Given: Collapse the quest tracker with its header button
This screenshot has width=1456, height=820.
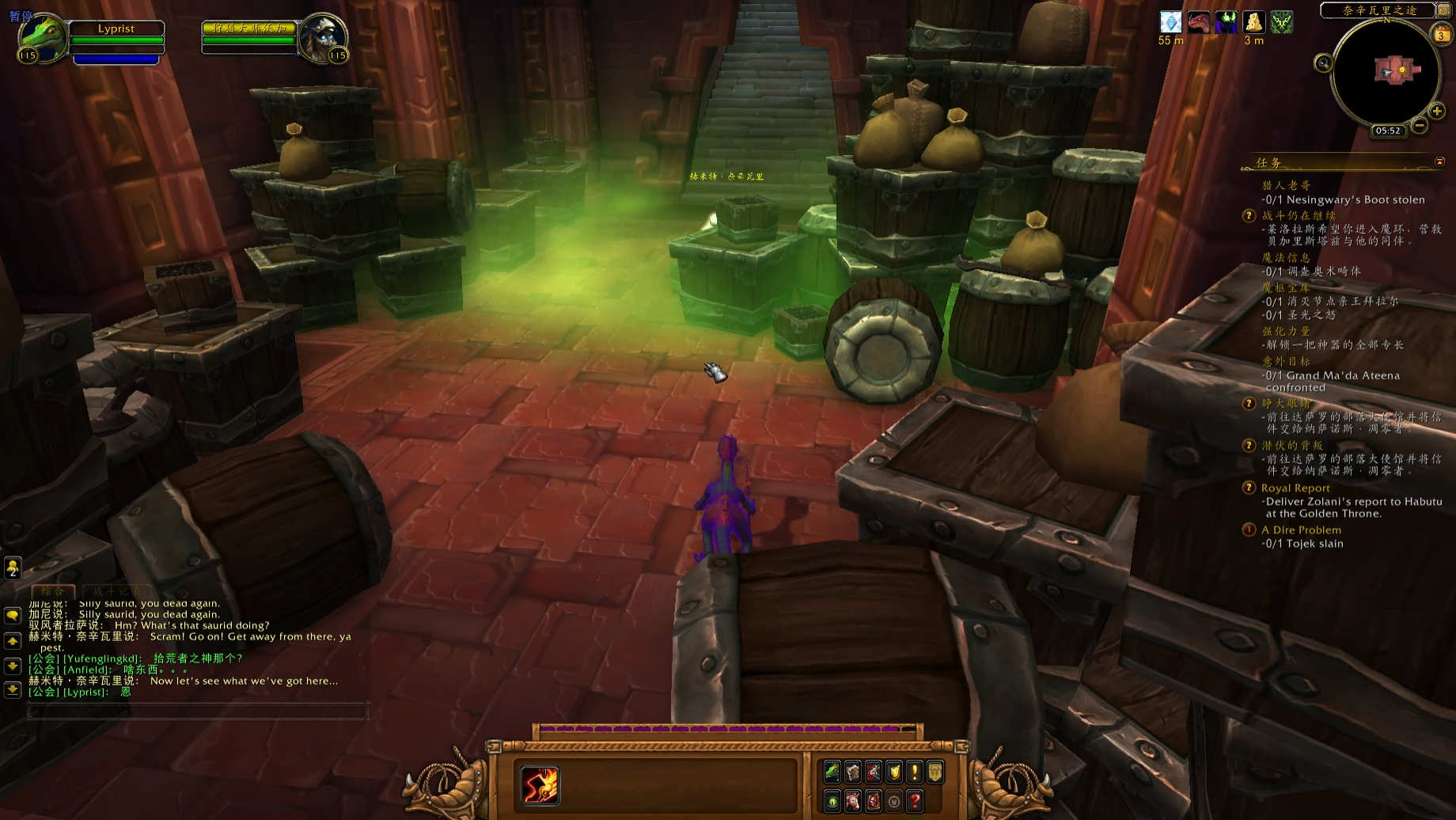Looking at the screenshot, I should coord(1439,161).
